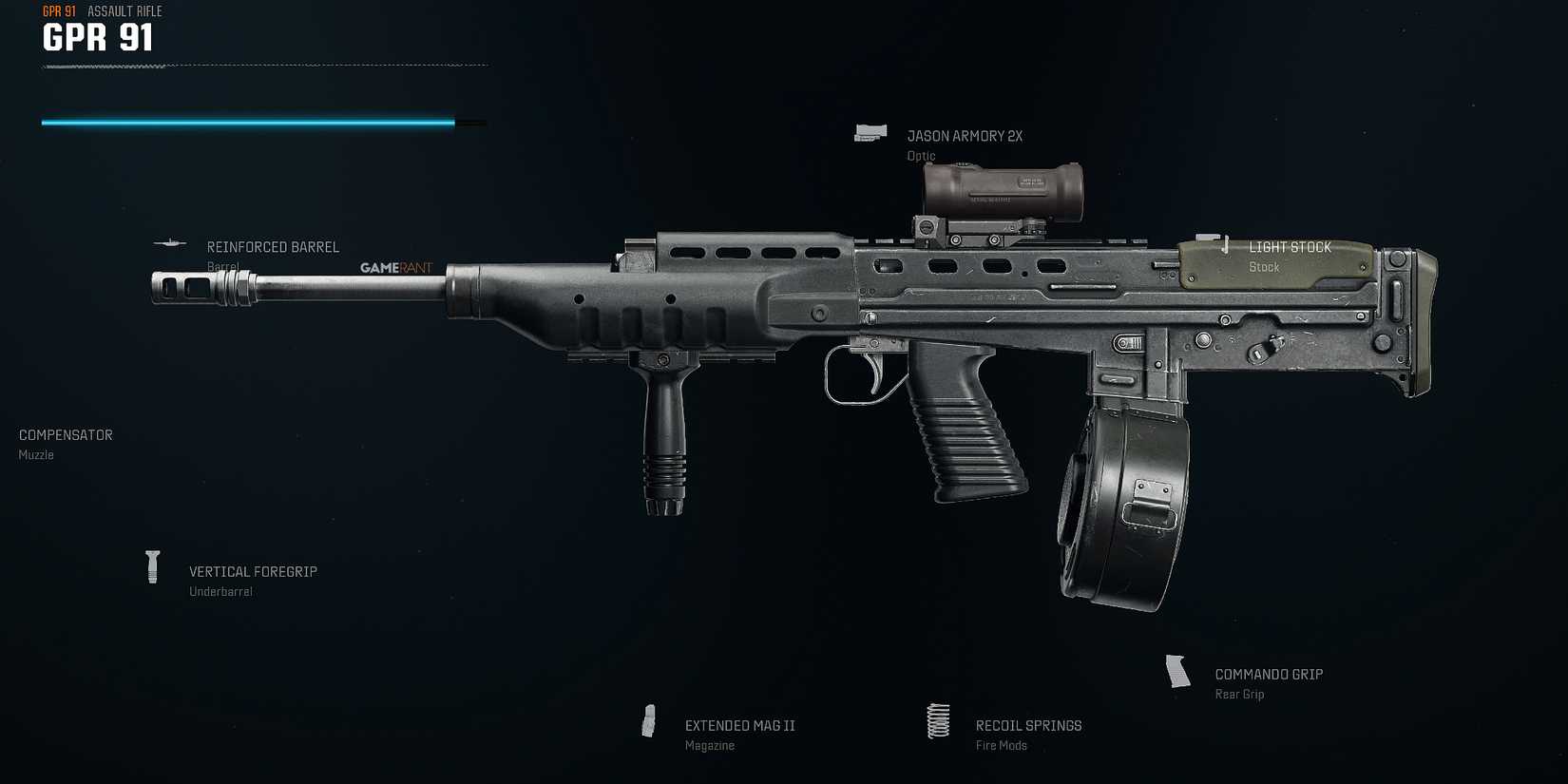Select the Extended Mag II magazine icon

[651, 720]
